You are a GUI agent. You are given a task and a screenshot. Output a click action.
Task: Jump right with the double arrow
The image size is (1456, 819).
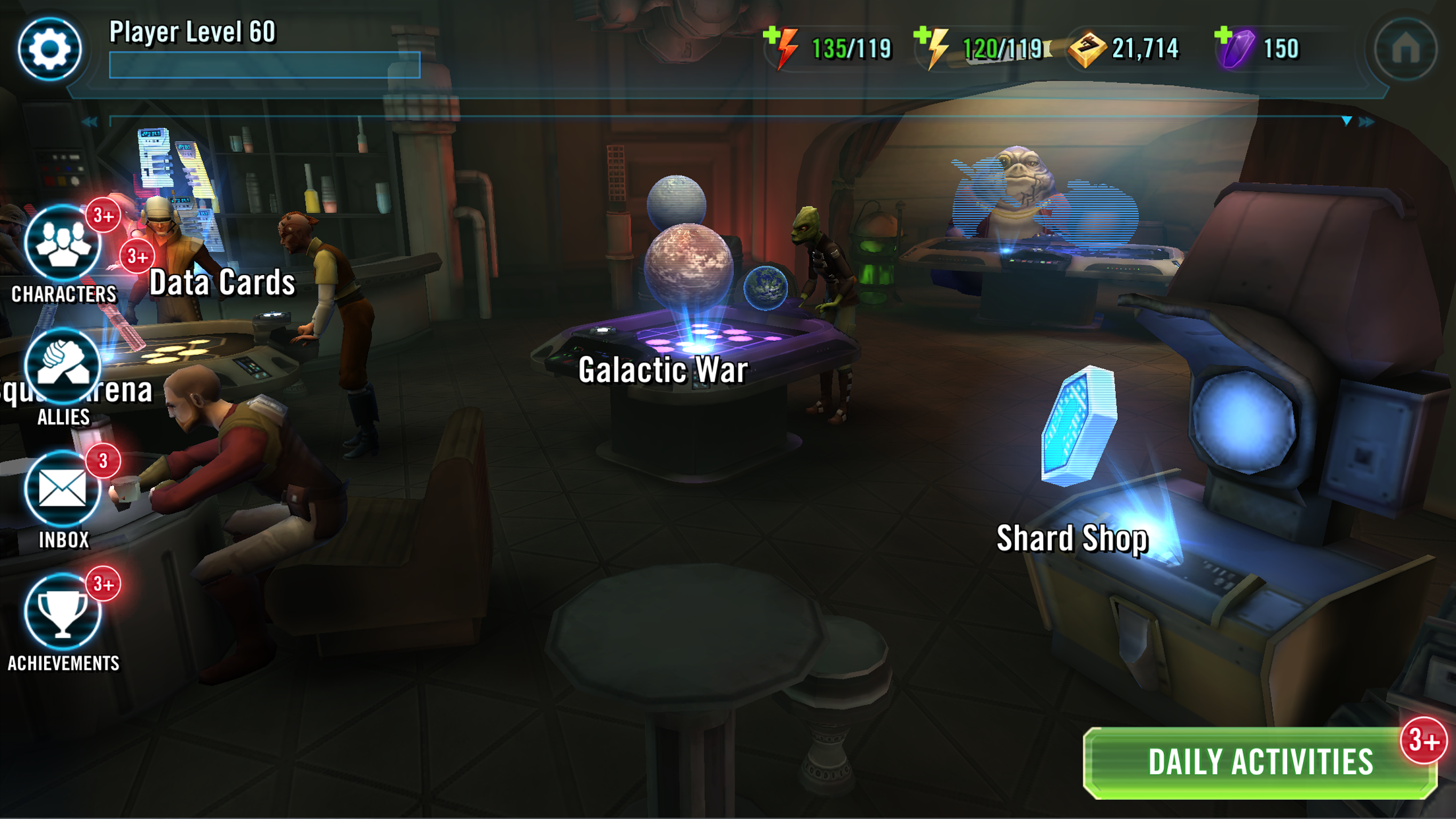(x=1367, y=122)
